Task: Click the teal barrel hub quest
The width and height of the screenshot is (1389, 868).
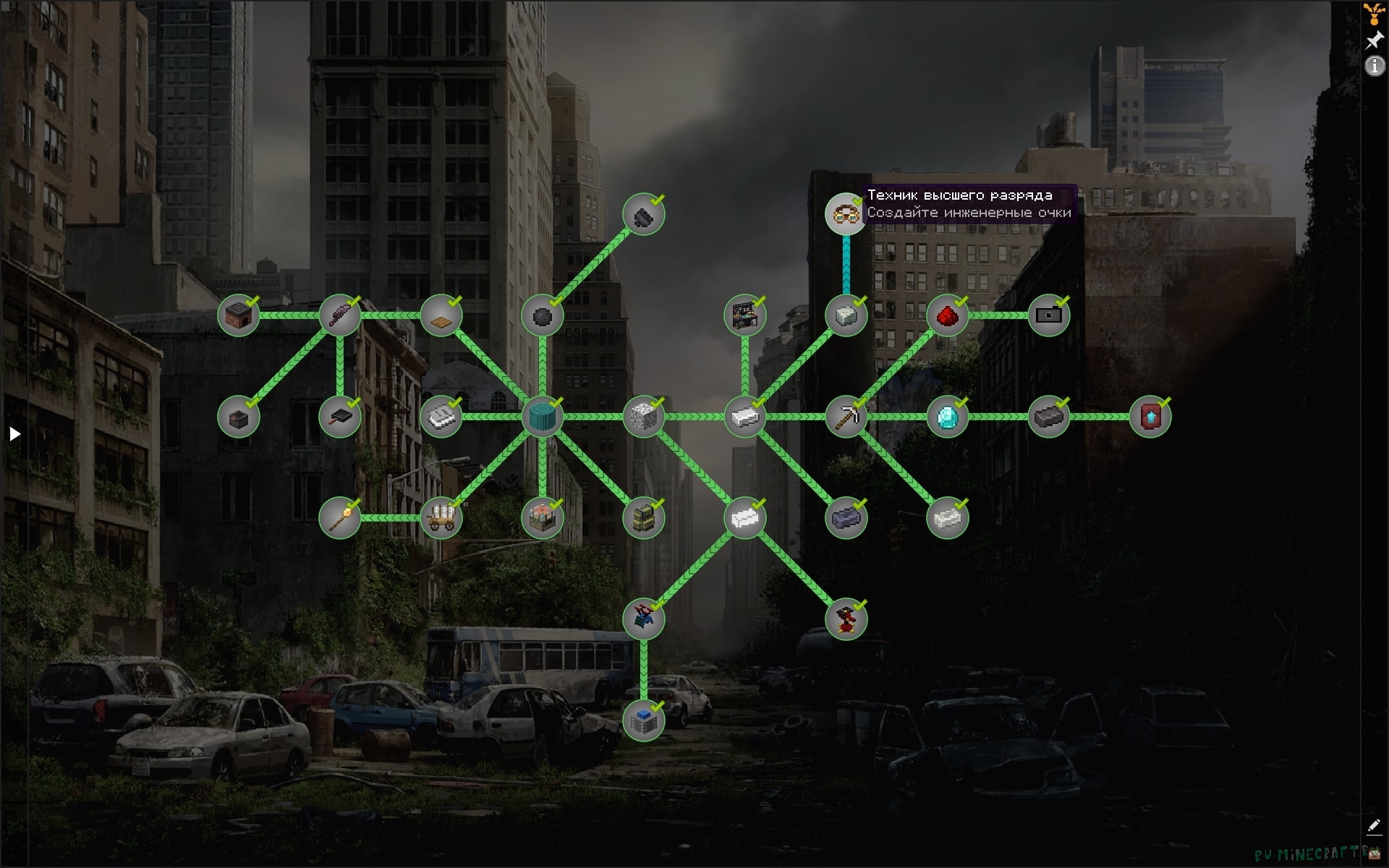Action: pos(542,417)
